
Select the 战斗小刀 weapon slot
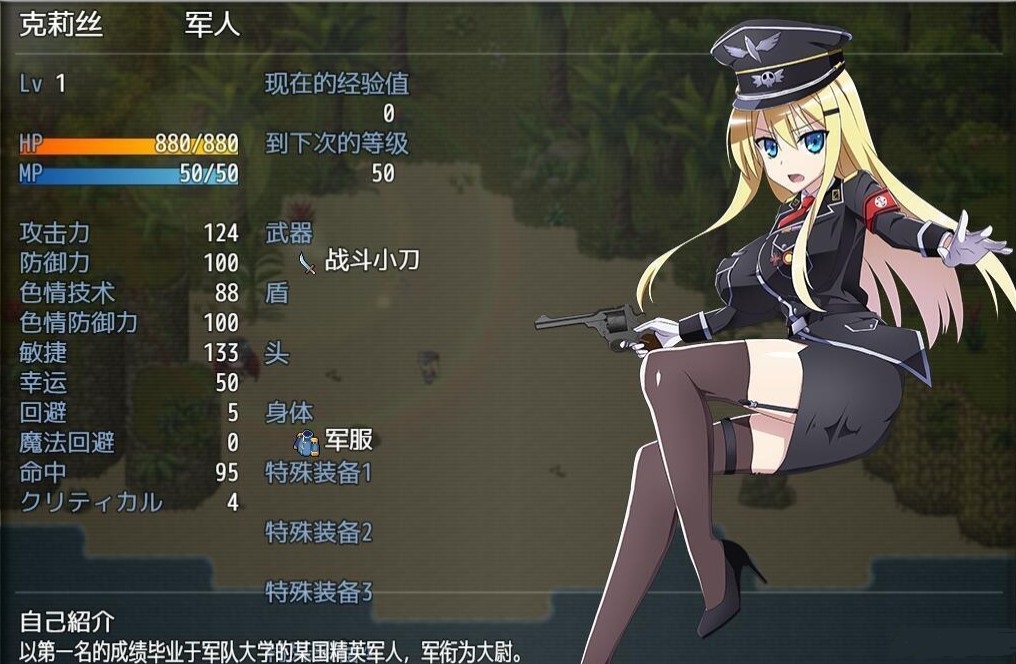point(359,262)
